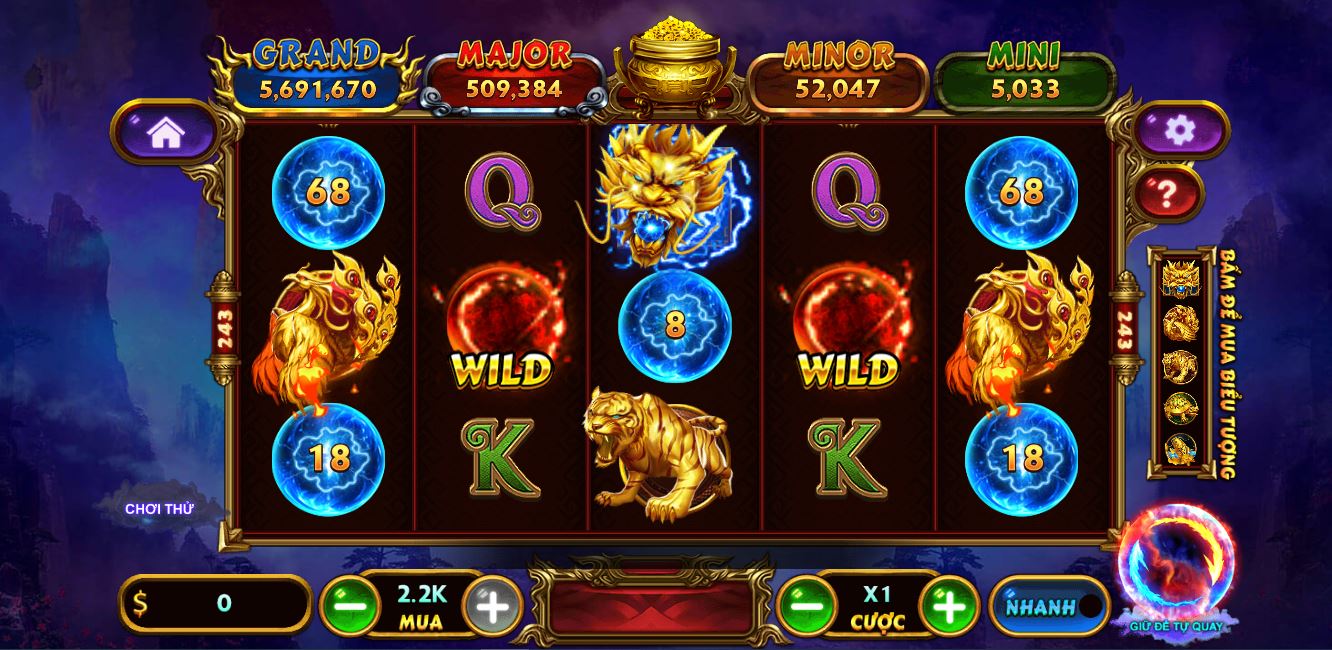Viewport: 1332px width, 650px height.
Task: Go to the home screen
Action: point(166,132)
